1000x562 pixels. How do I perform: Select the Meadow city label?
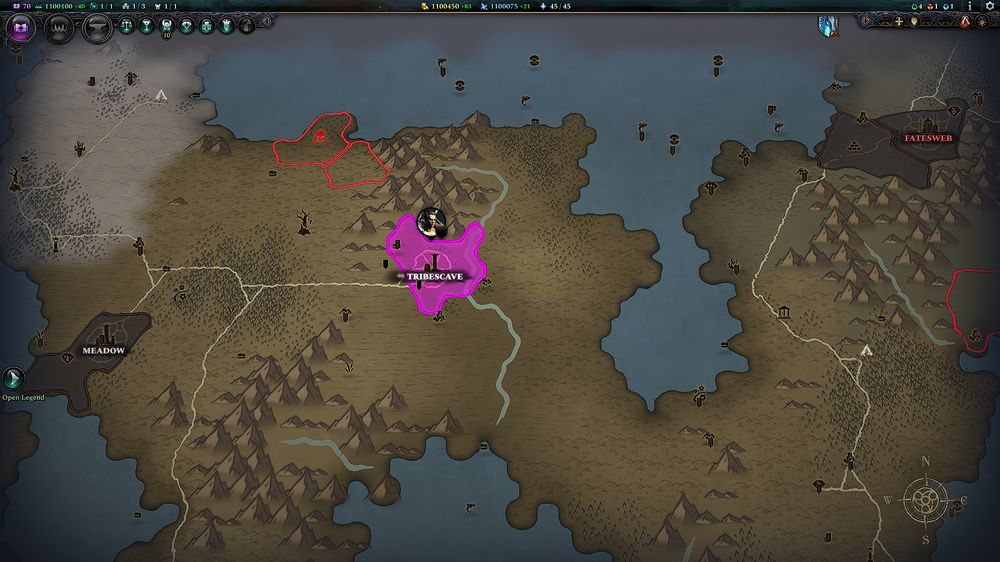click(x=103, y=351)
